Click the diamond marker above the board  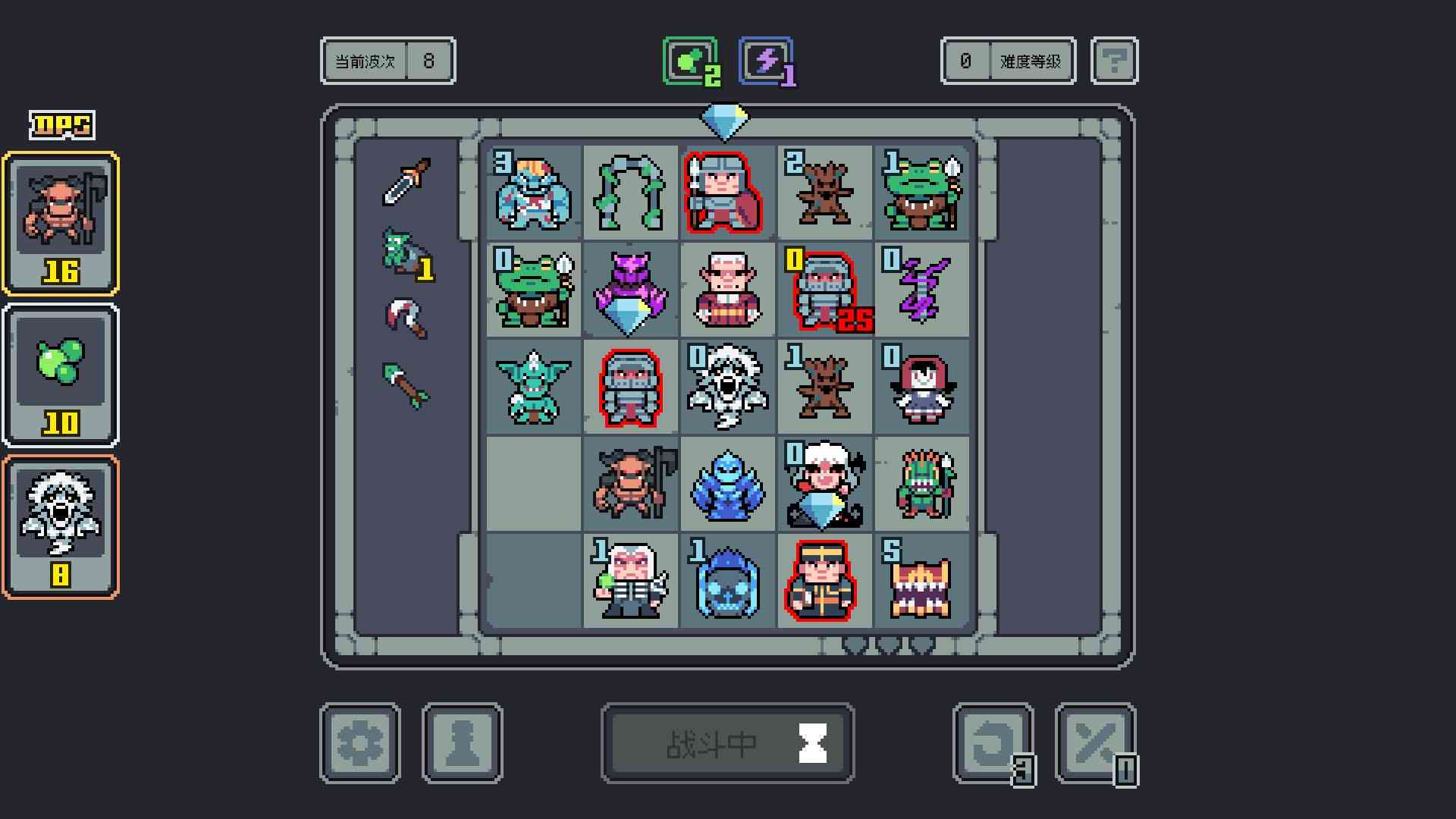726,120
